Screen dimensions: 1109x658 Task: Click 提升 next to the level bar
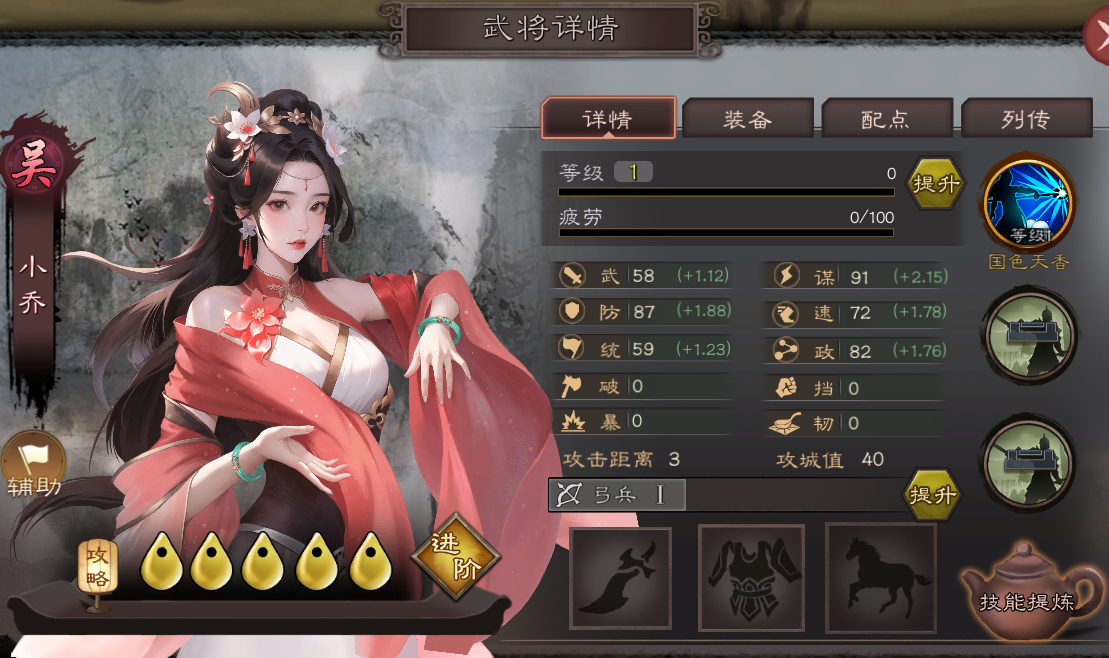(936, 184)
